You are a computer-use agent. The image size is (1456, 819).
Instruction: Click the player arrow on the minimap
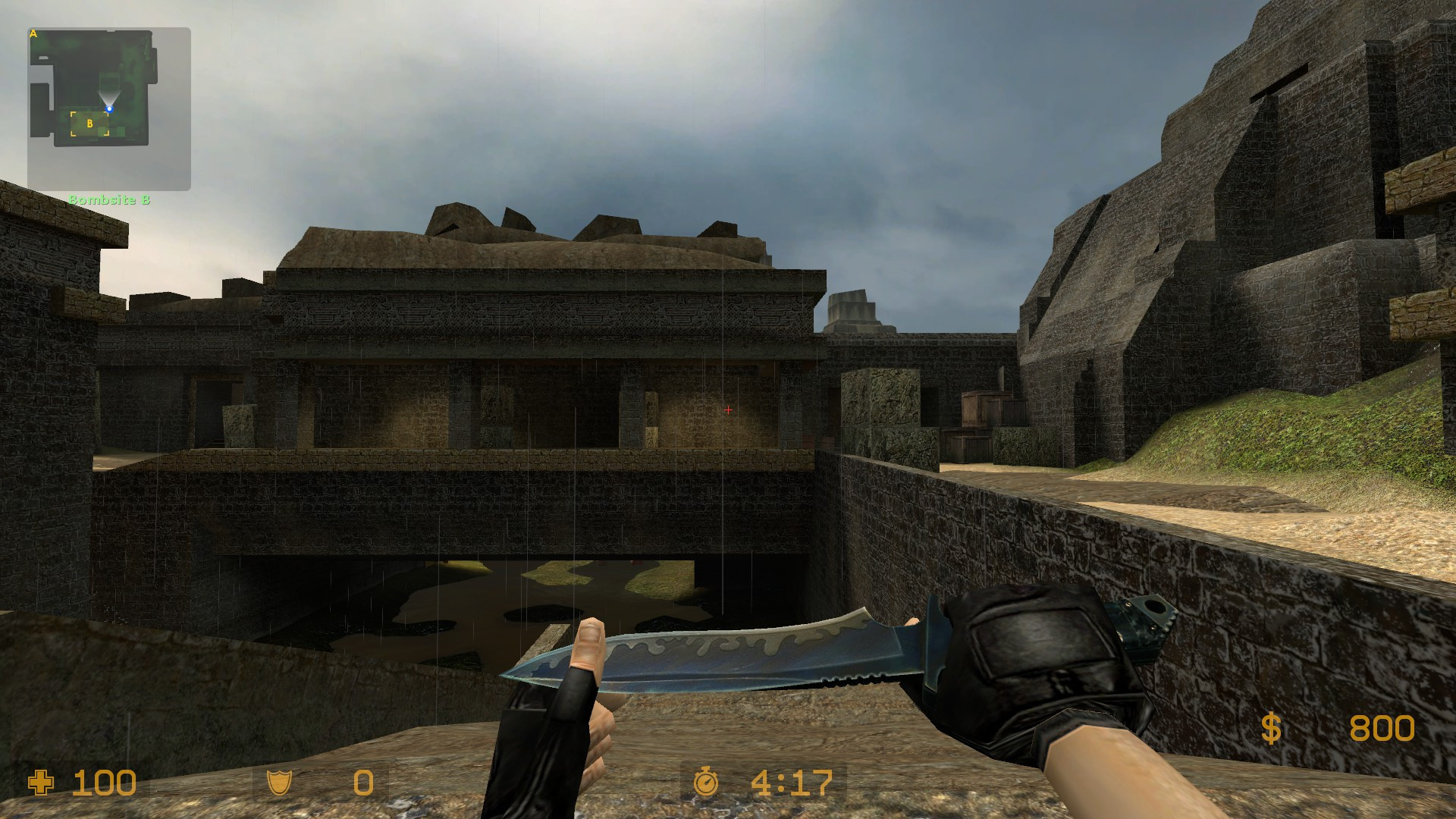[x=111, y=108]
